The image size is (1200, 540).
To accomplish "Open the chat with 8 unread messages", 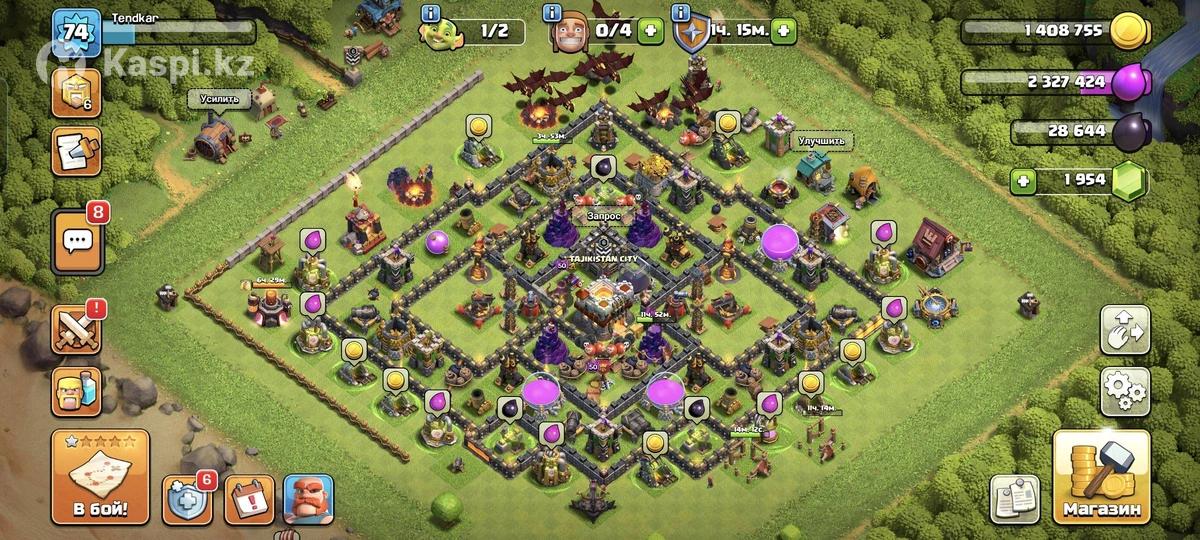I will point(76,240).
